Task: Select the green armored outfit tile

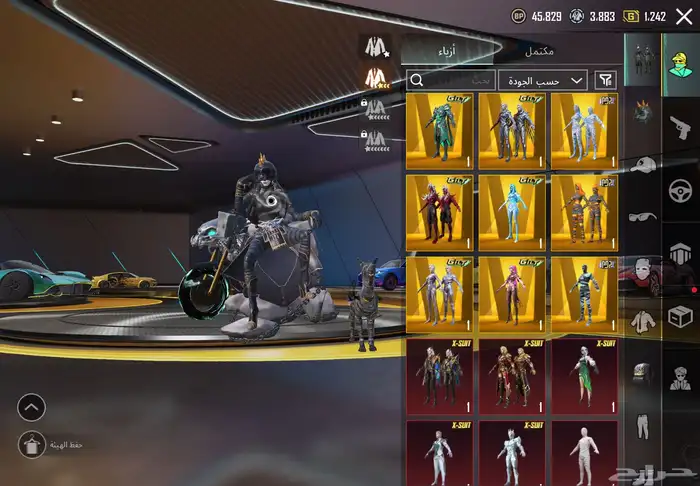Action: point(440,131)
